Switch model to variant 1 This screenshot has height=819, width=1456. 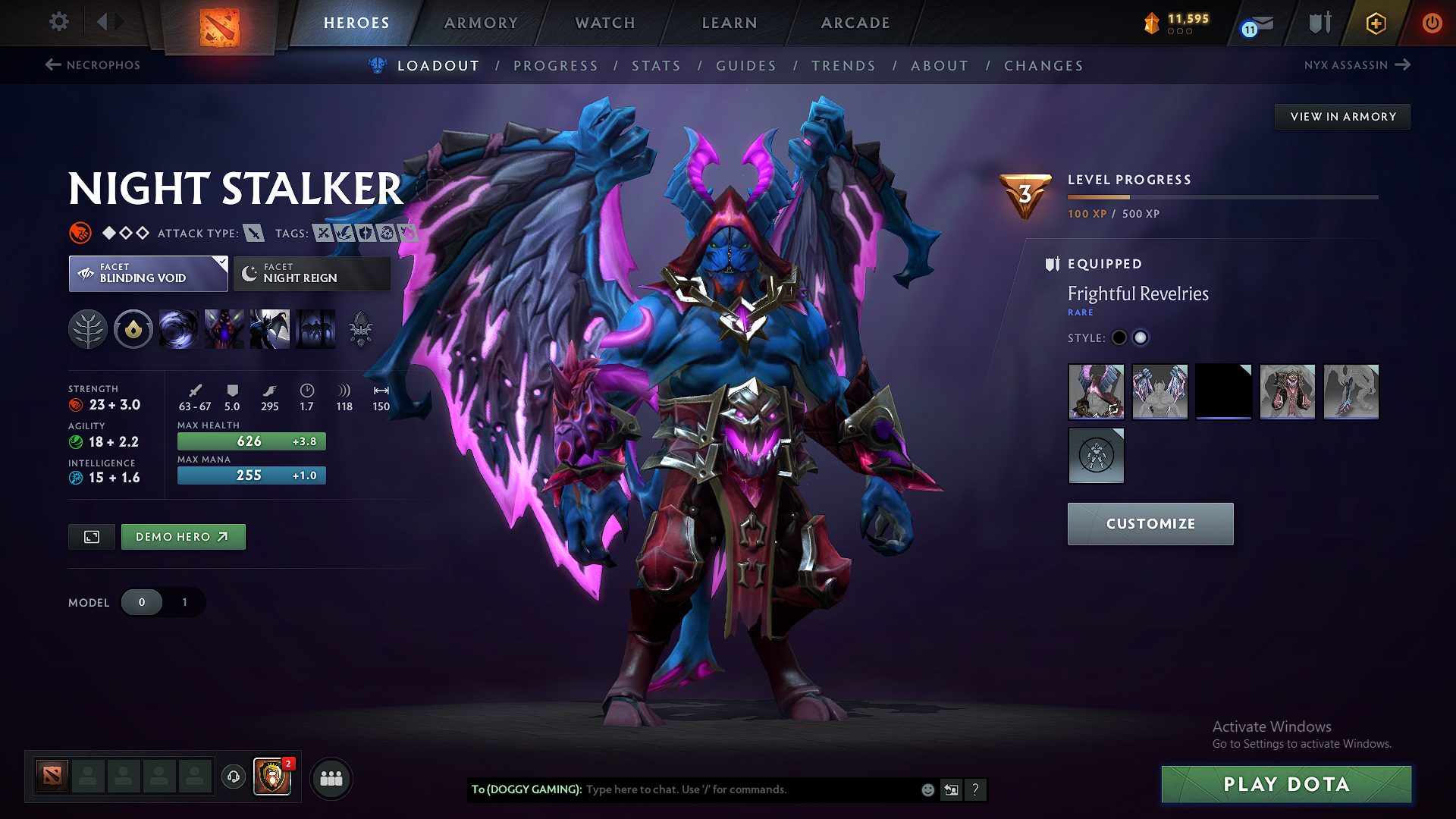pyautogui.click(x=184, y=602)
